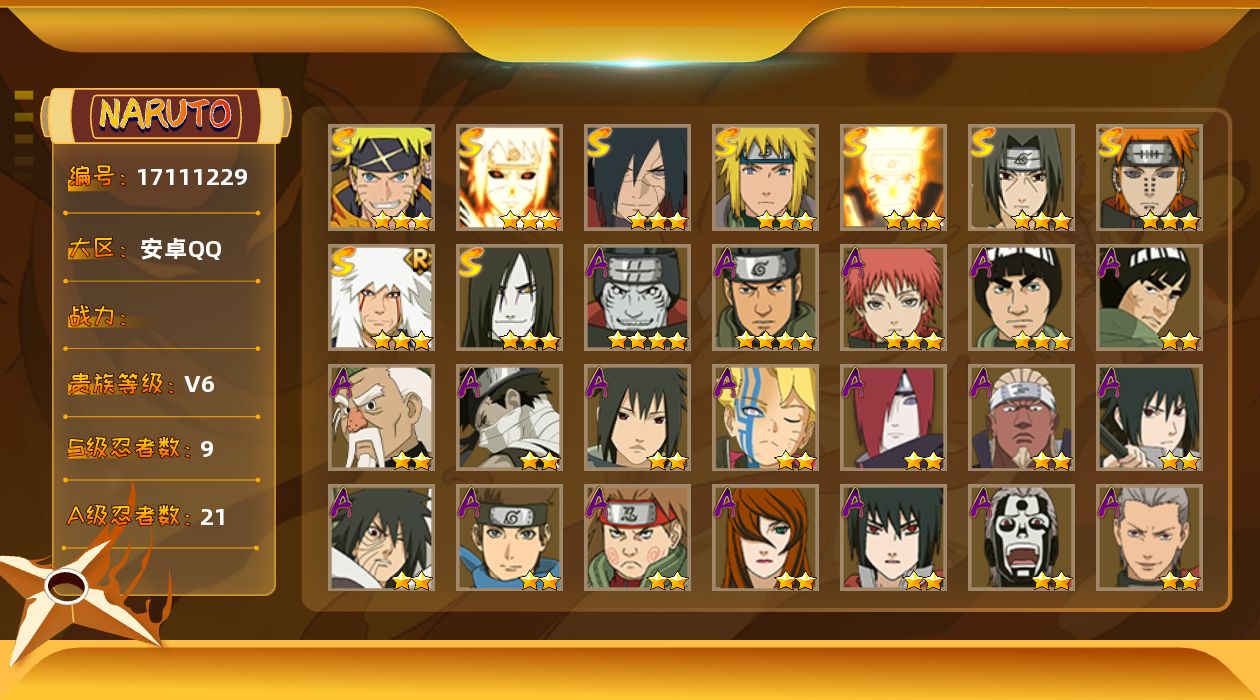Pick the white-haired Jiraiya portrait
The width and height of the screenshot is (1260, 700).
point(381,297)
